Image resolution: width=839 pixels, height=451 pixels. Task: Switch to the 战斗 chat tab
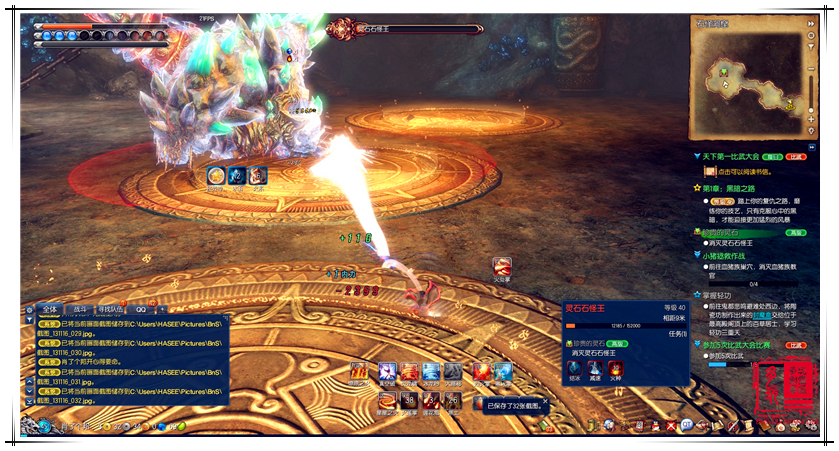81,309
